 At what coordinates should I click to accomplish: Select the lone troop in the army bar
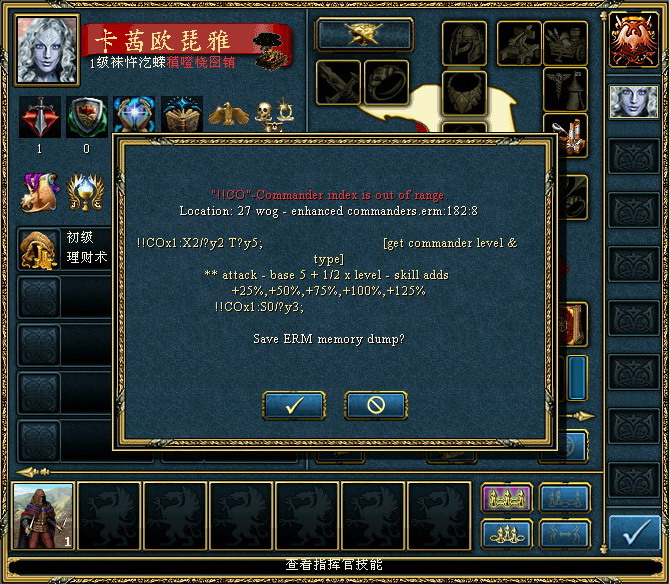pyautogui.click(x=44, y=516)
